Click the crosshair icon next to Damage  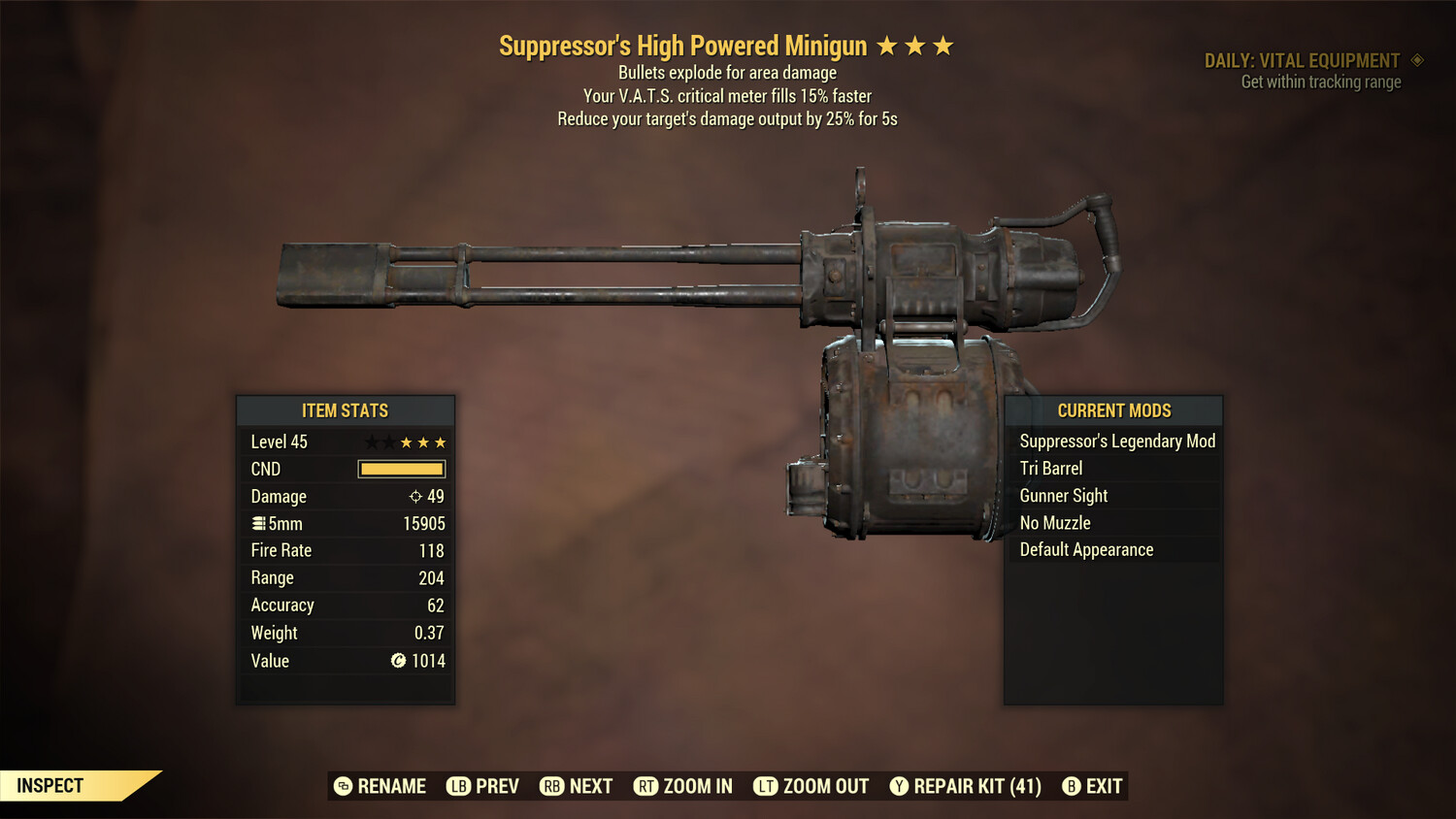(x=415, y=496)
